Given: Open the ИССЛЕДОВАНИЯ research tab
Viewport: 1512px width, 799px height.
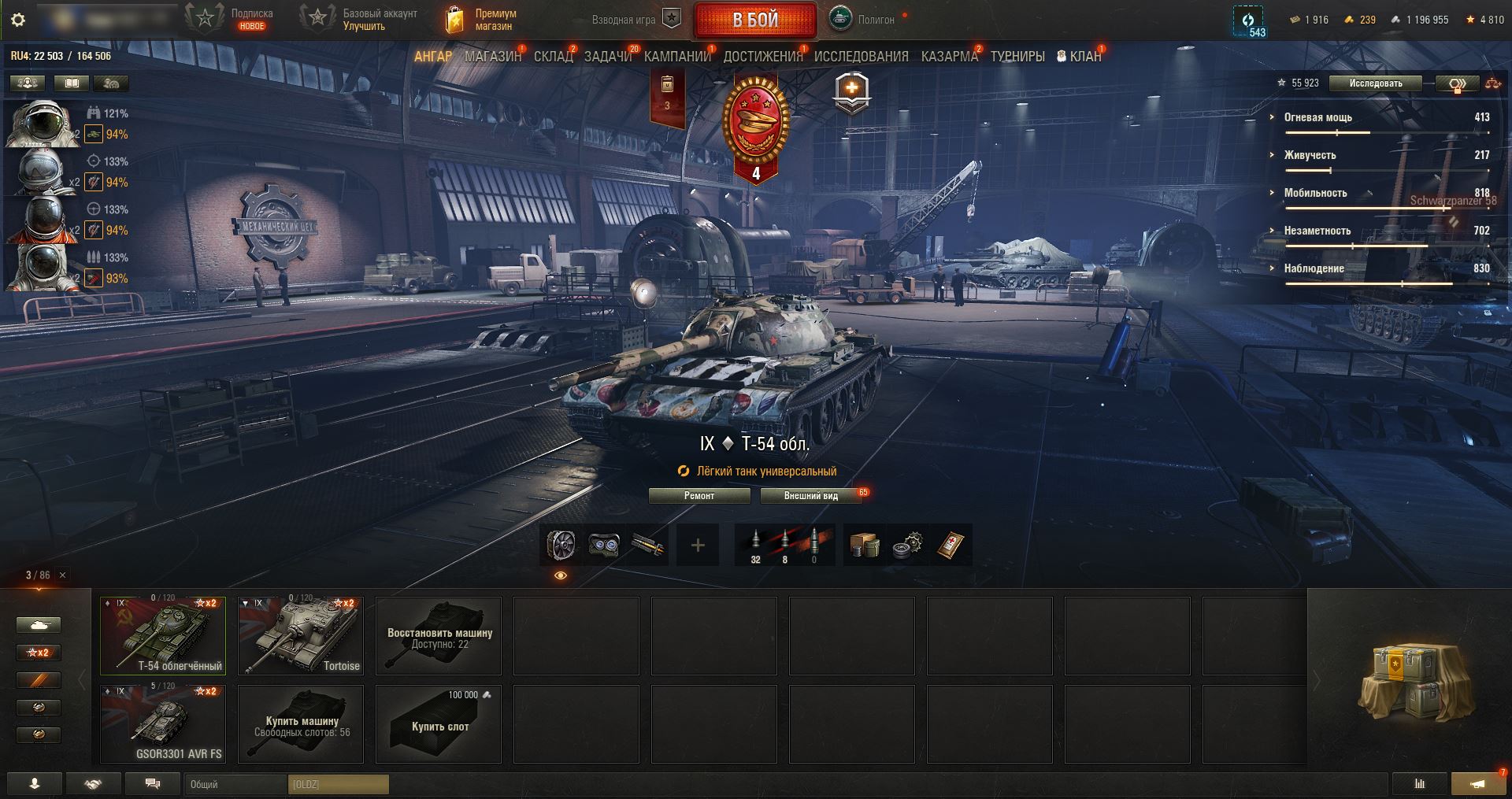Looking at the screenshot, I should (861, 57).
